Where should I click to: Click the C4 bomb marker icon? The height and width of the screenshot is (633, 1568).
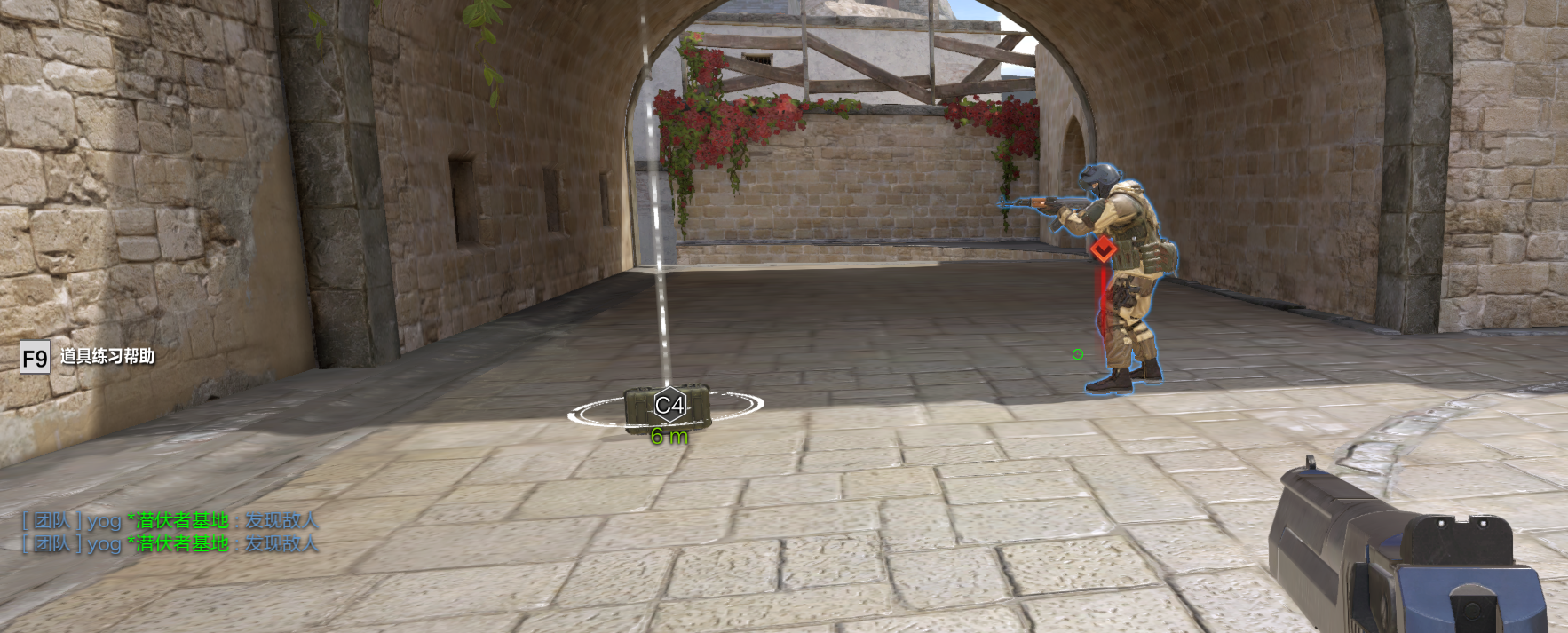click(x=669, y=406)
